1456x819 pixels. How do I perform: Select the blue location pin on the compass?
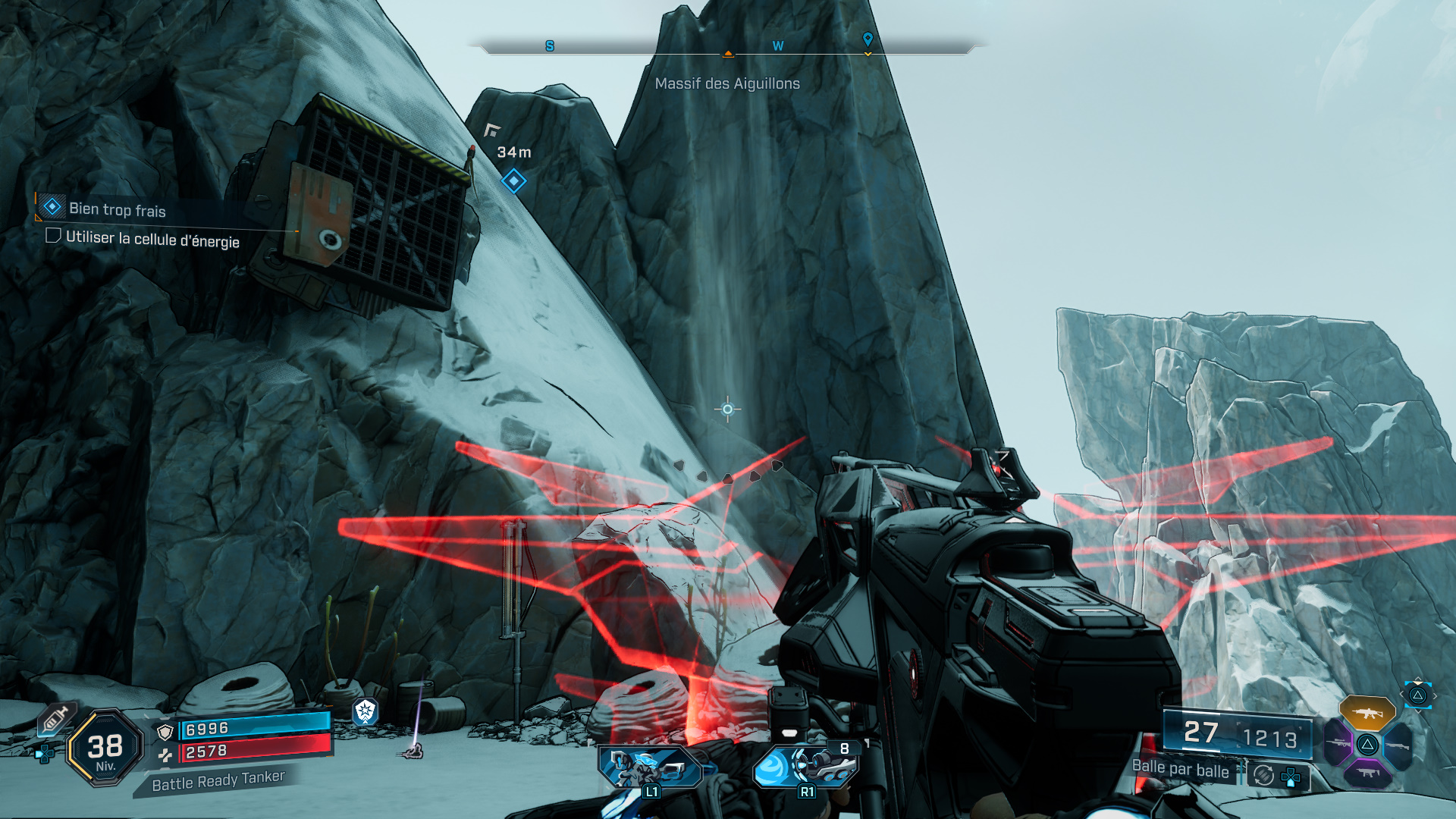tap(868, 39)
